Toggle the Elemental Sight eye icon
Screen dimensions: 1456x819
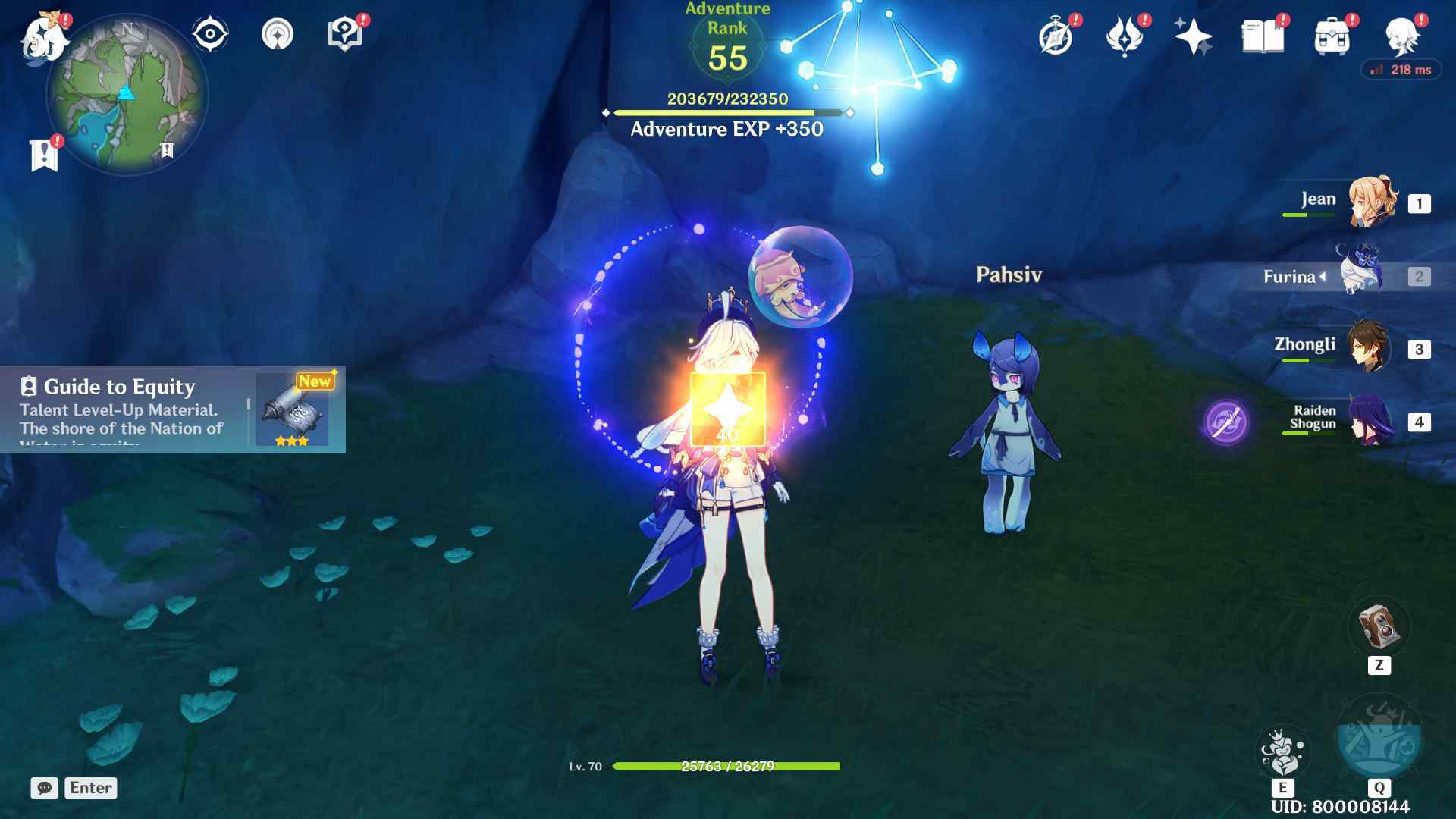point(210,34)
